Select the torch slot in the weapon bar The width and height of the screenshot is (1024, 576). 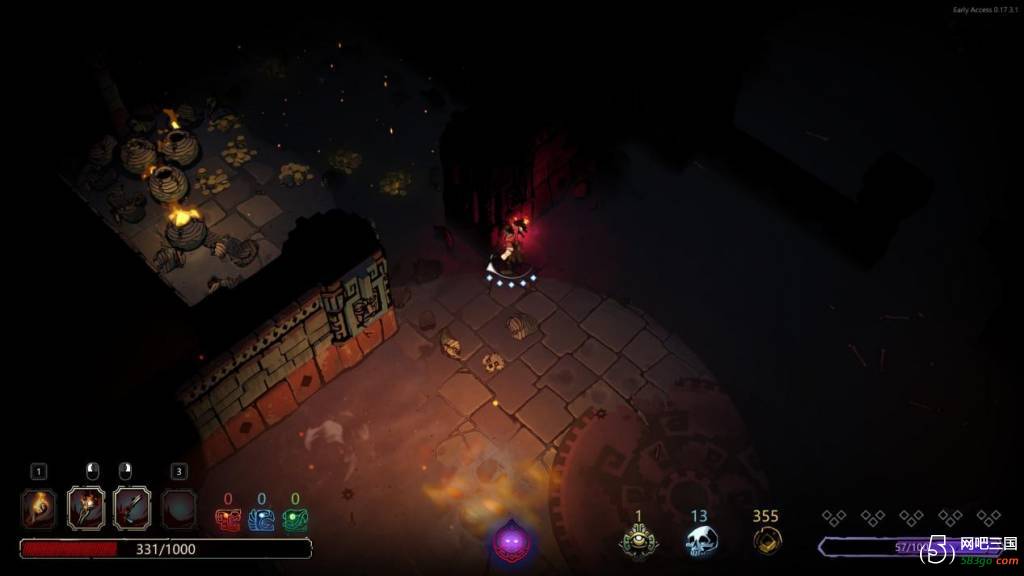pyautogui.click(x=39, y=508)
